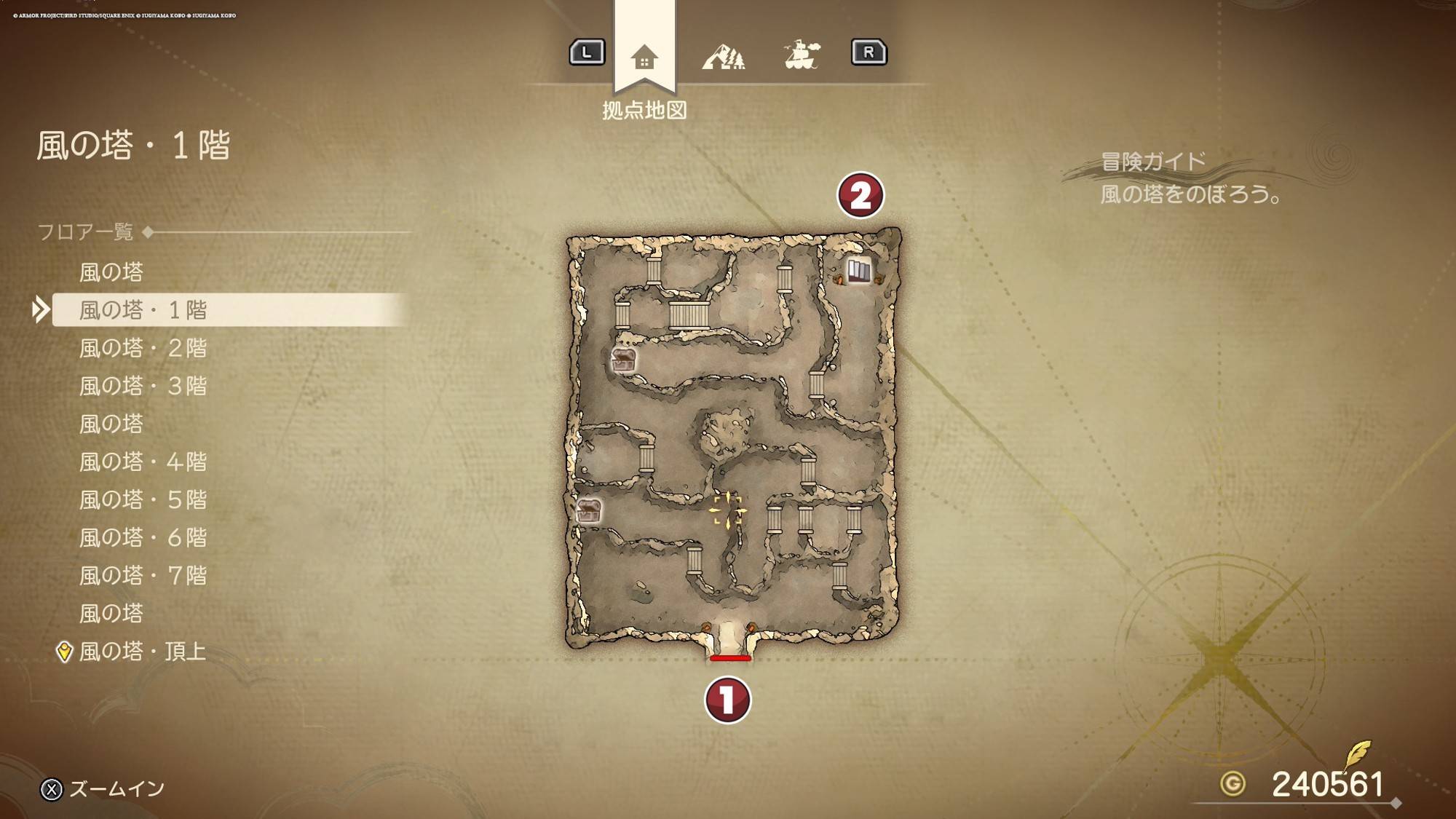This screenshot has height=819, width=1456.
Task: Open the 風の塔・3階 floor map
Action: click(x=143, y=386)
